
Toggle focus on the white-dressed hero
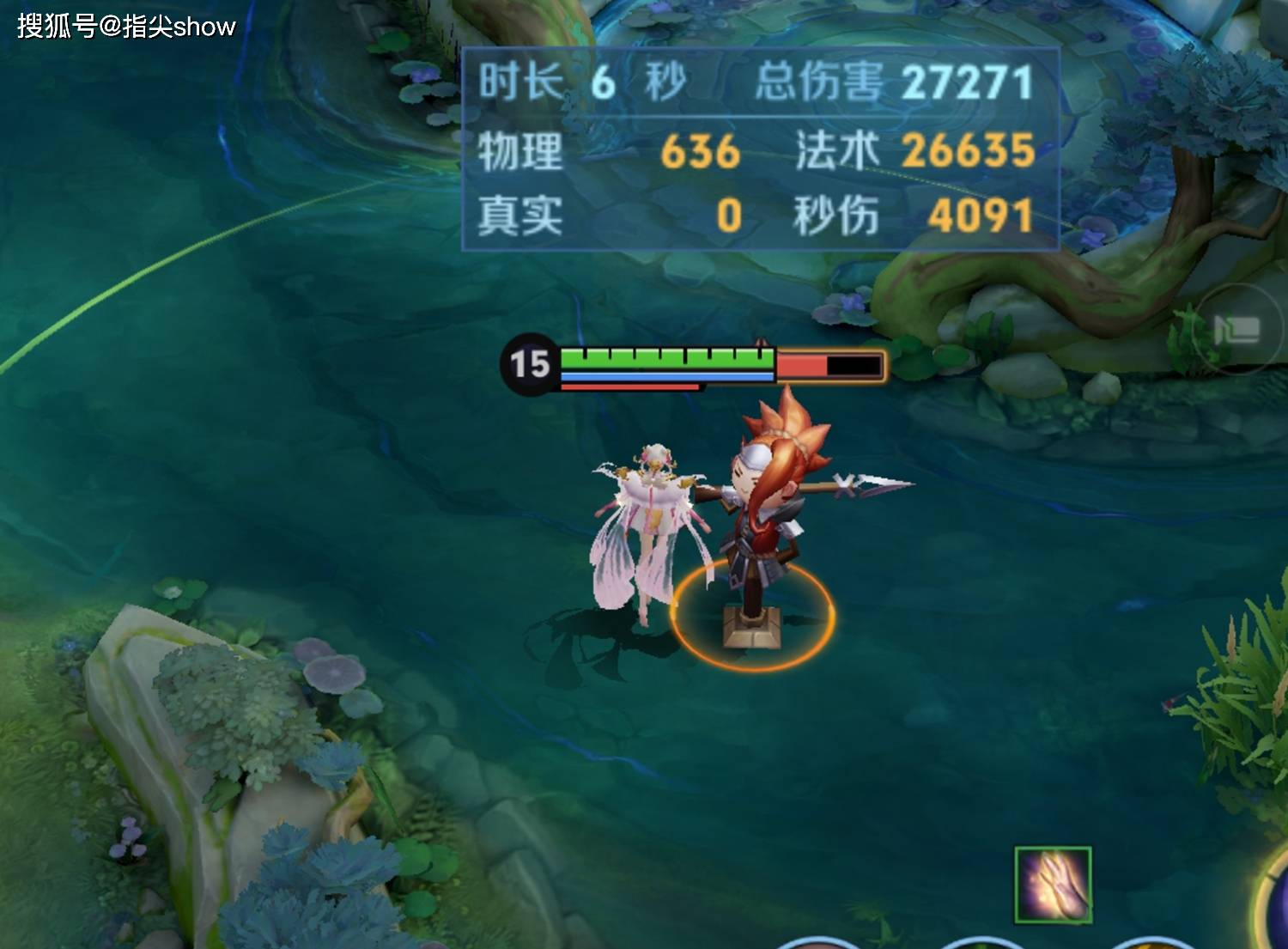coord(653,524)
